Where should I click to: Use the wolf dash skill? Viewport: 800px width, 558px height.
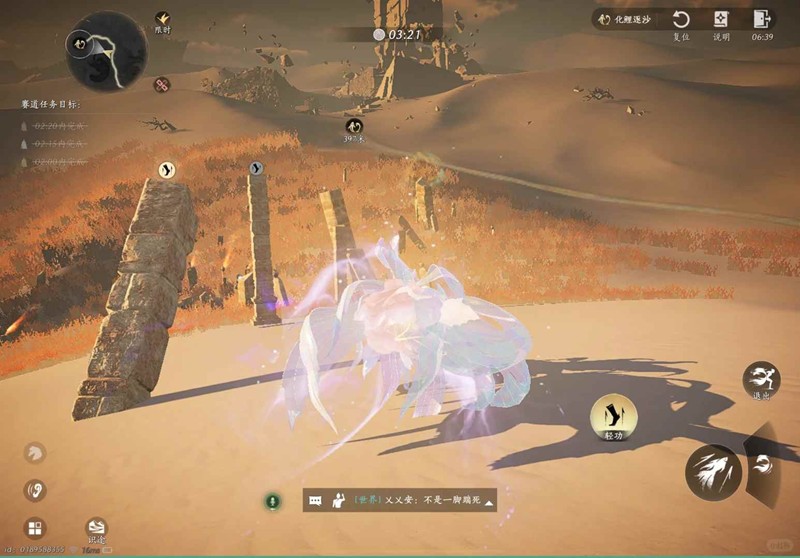coord(713,471)
